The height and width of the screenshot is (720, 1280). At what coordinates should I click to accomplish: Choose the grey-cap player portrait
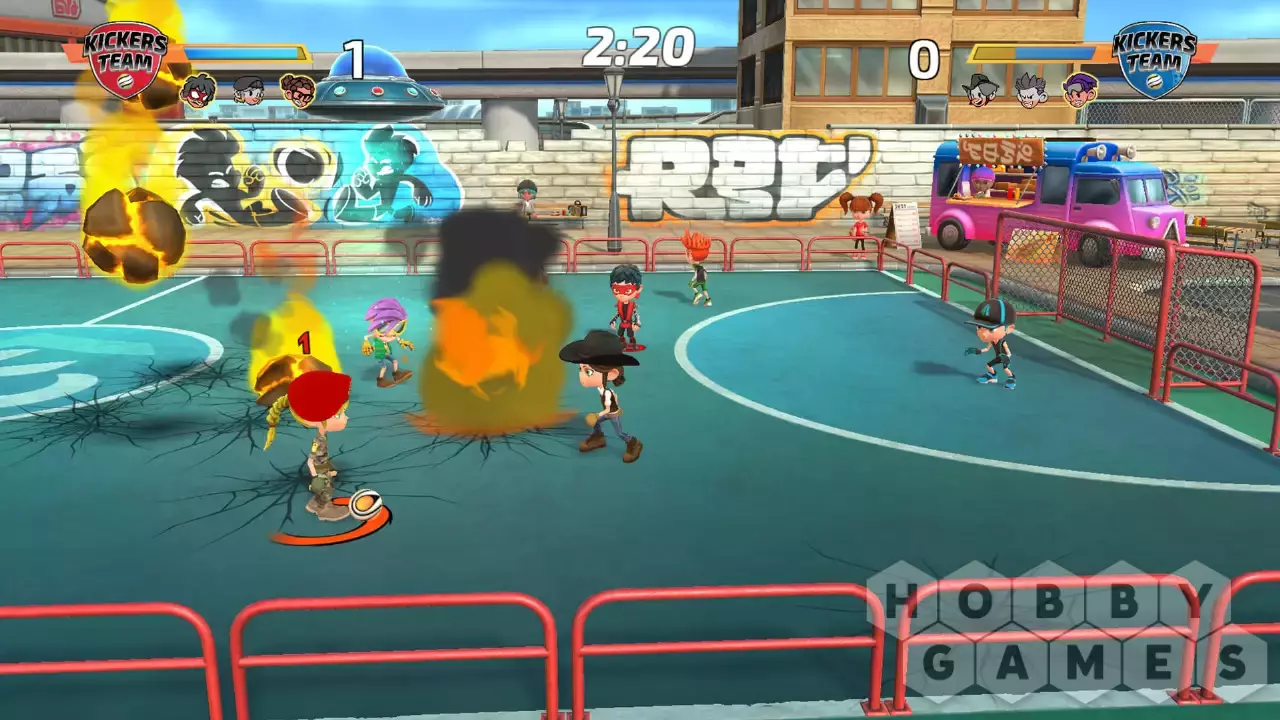248,91
